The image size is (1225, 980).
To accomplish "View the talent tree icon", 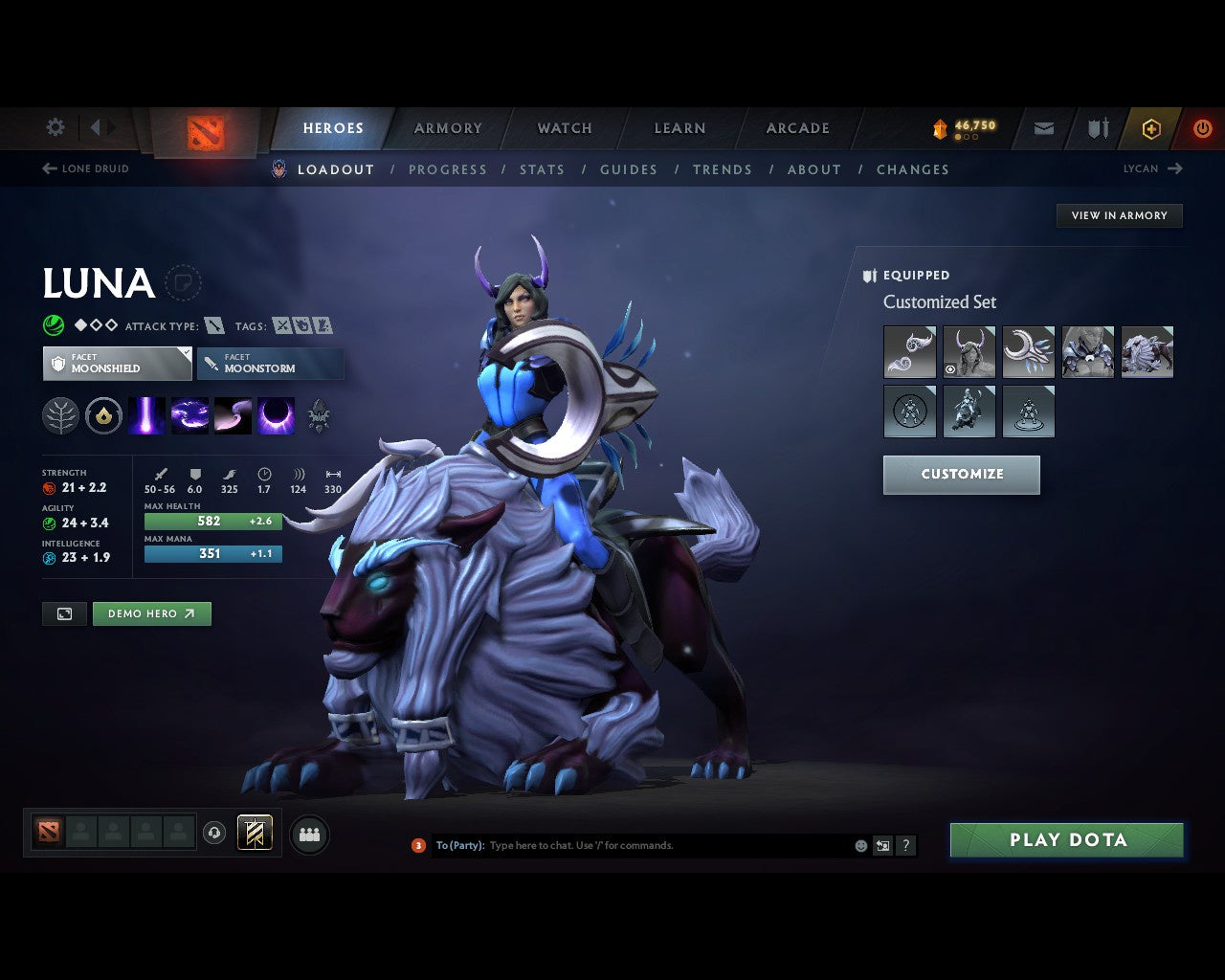I will [60, 414].
